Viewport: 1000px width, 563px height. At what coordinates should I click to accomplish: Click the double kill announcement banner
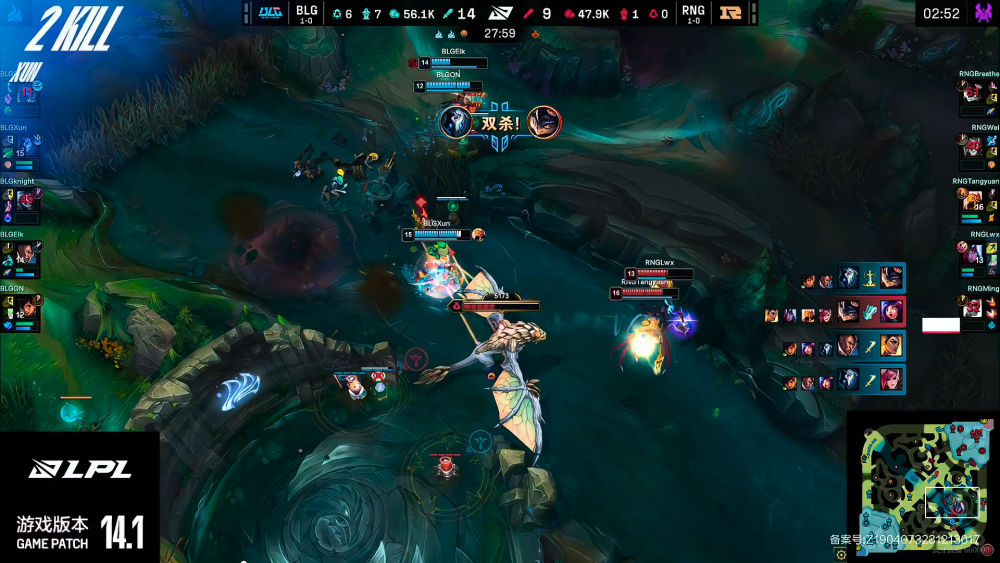pyautogui.click(x=498, y=123)
